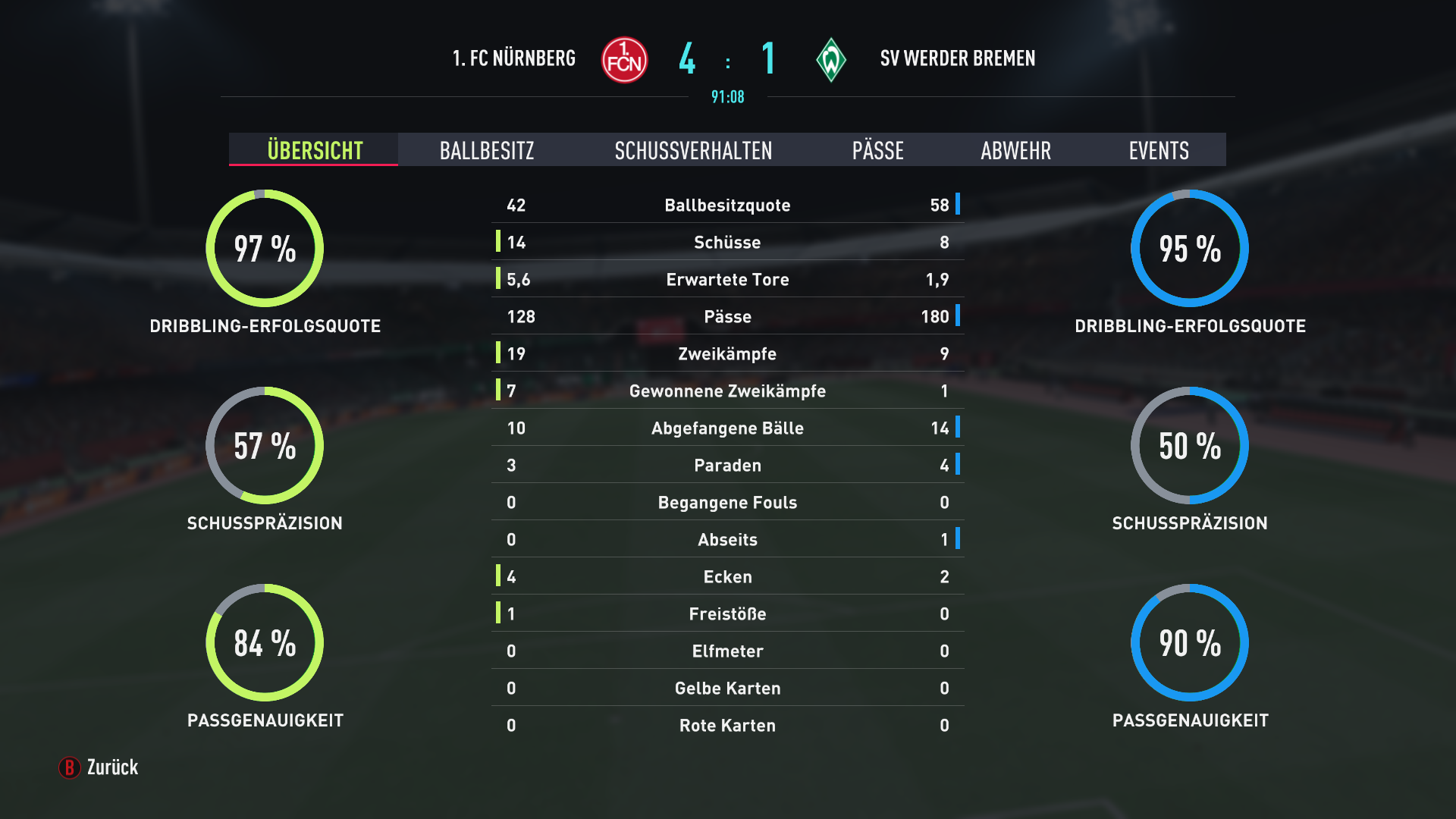Image resolution: width=1456 pixels, height=819 pixels.
Task: Open the Schussverhalten tab
Action: tap(693, 150)
